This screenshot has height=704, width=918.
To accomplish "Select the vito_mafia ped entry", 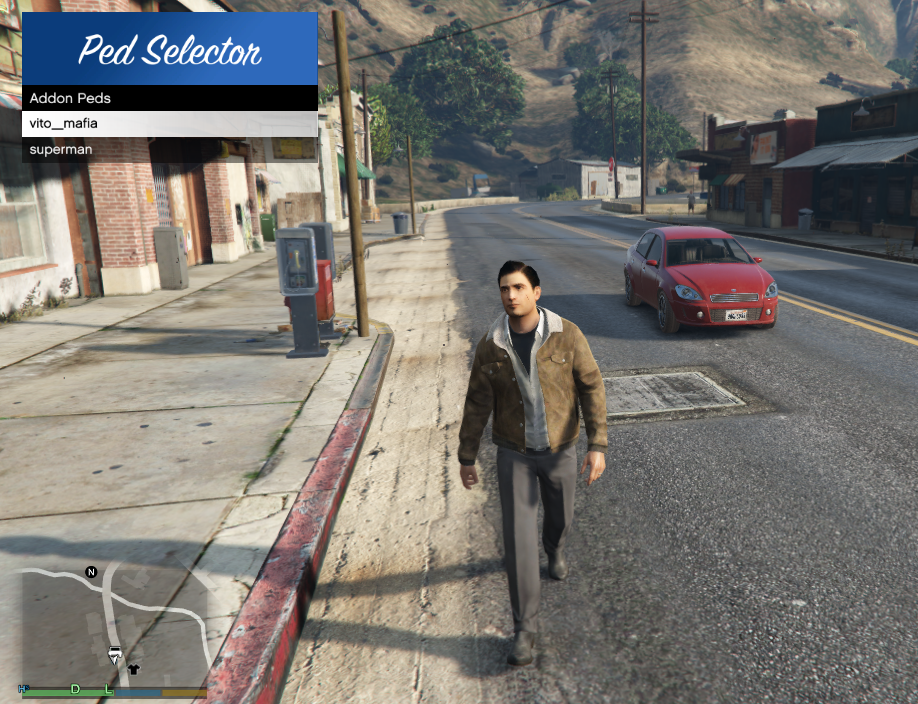I will tap(169, 124).
